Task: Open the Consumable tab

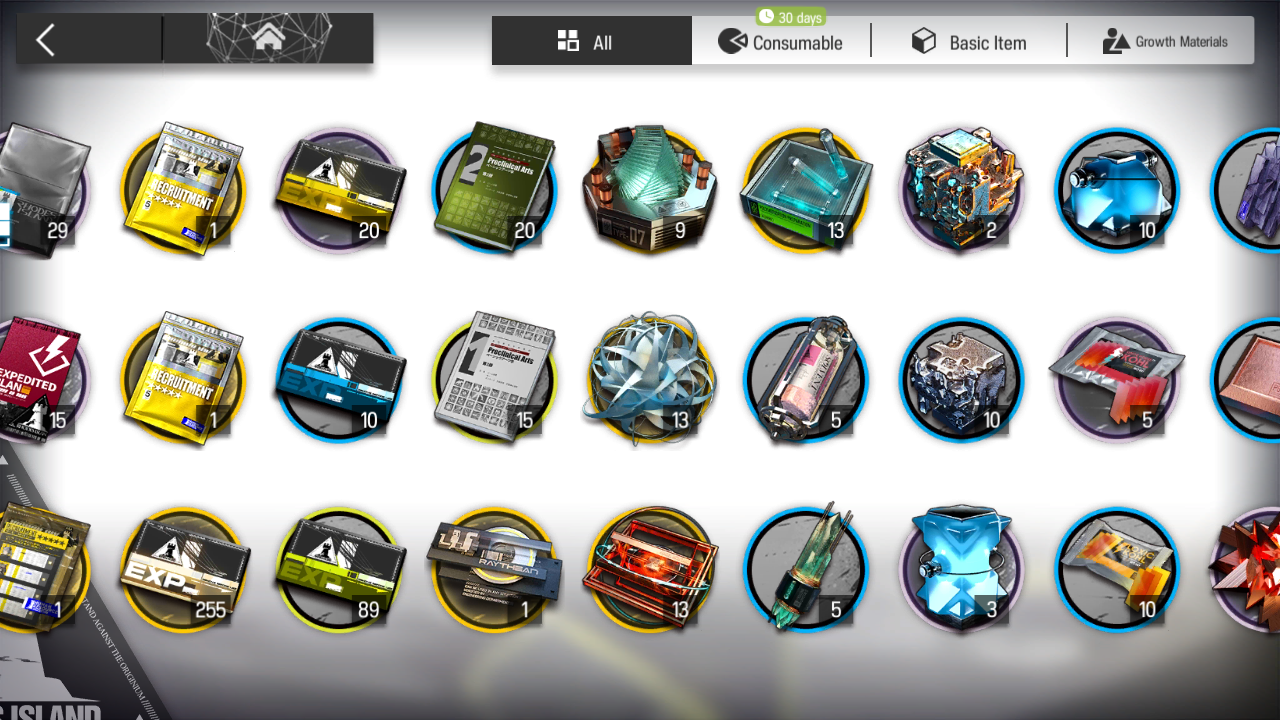Action: (x=781, y=42)
